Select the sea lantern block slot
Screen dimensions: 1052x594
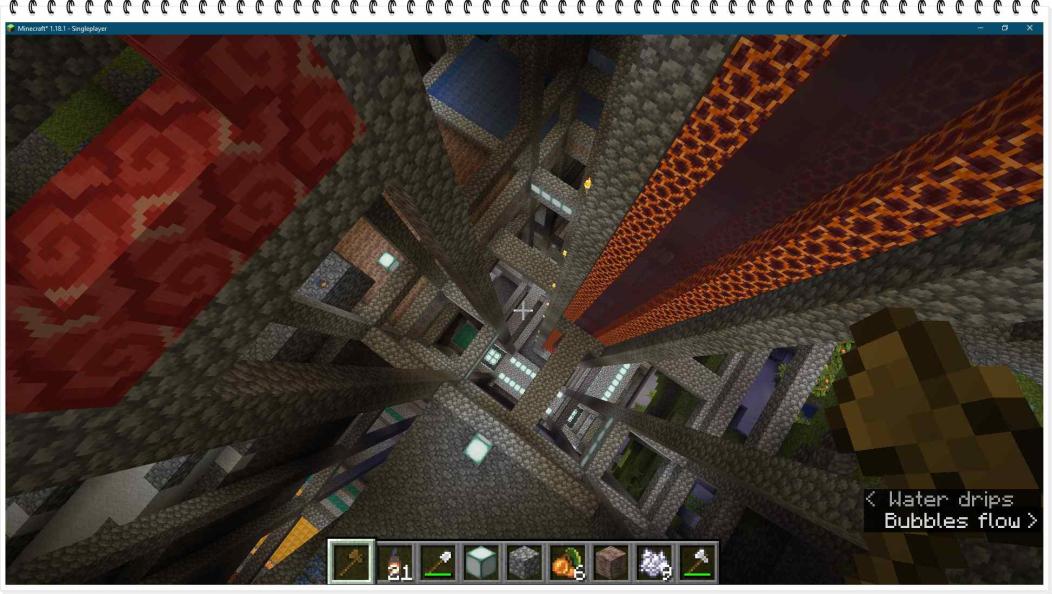[481, 562]
